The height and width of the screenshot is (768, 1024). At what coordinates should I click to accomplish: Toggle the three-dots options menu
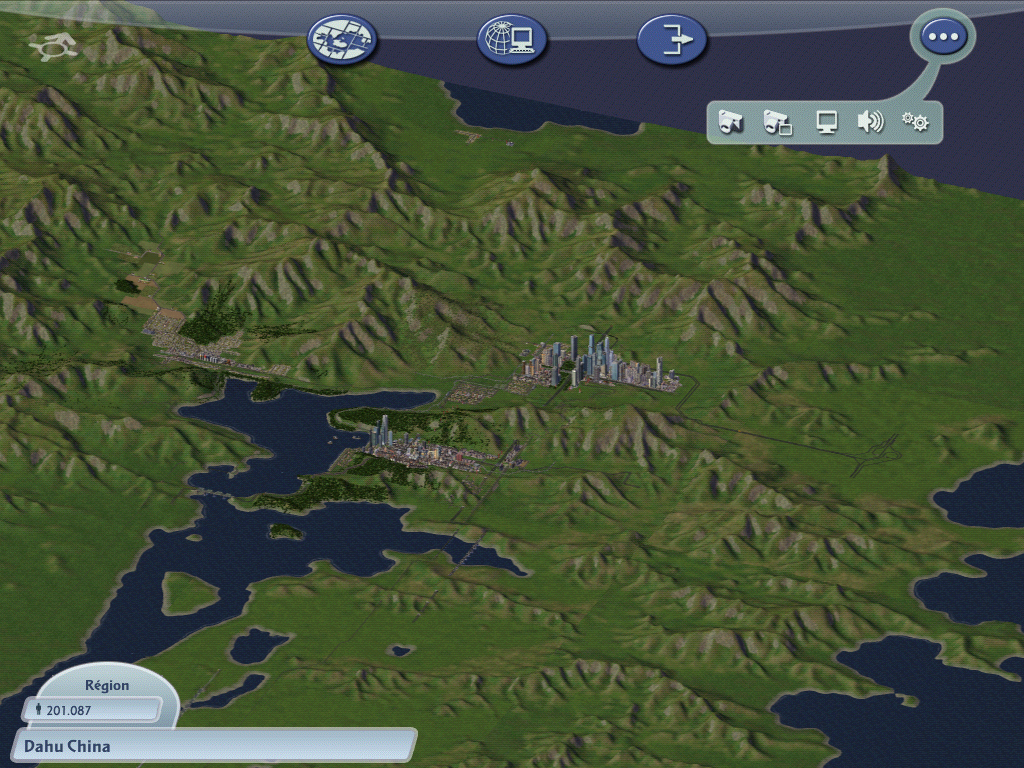943,37
